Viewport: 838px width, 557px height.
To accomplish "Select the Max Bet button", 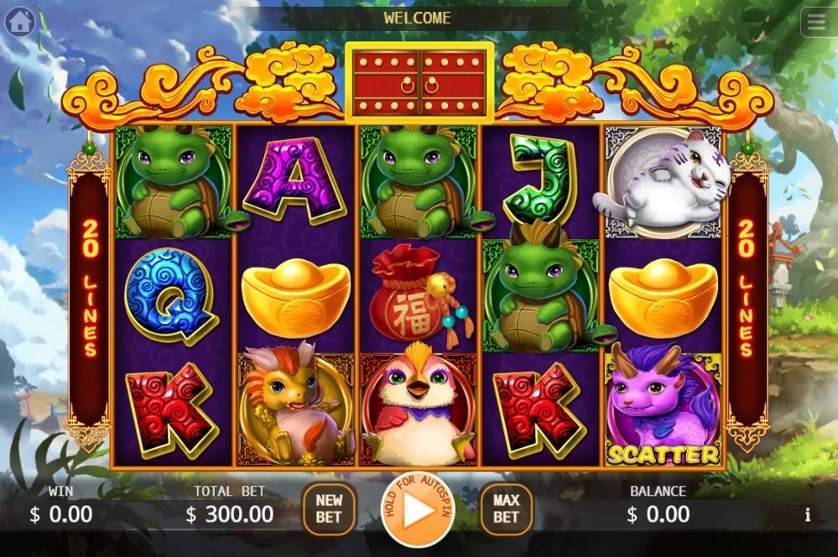I will pos(506,508).
